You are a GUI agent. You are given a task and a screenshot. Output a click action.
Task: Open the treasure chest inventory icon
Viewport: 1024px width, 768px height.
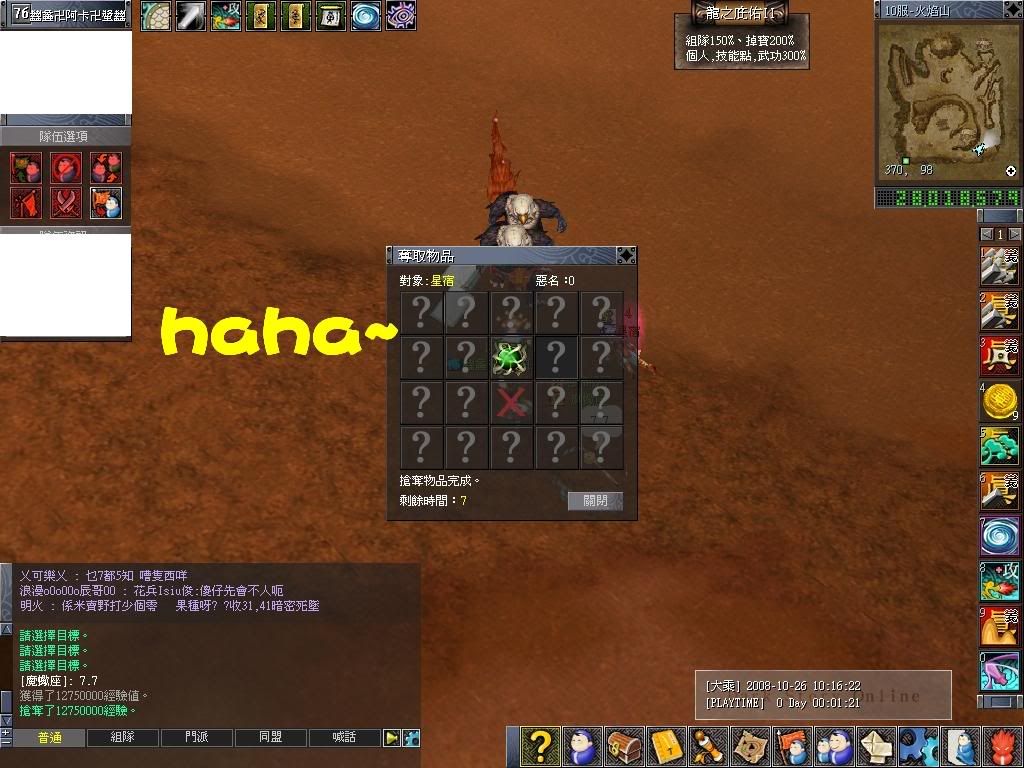(x=624, y=747)
